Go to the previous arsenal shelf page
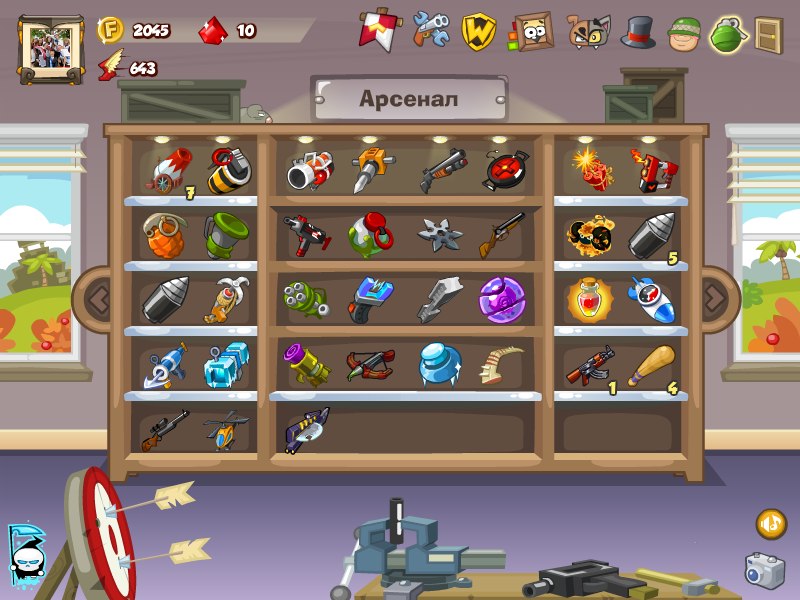This screenshot has height=600, width=800. click(x=97, y=296)
